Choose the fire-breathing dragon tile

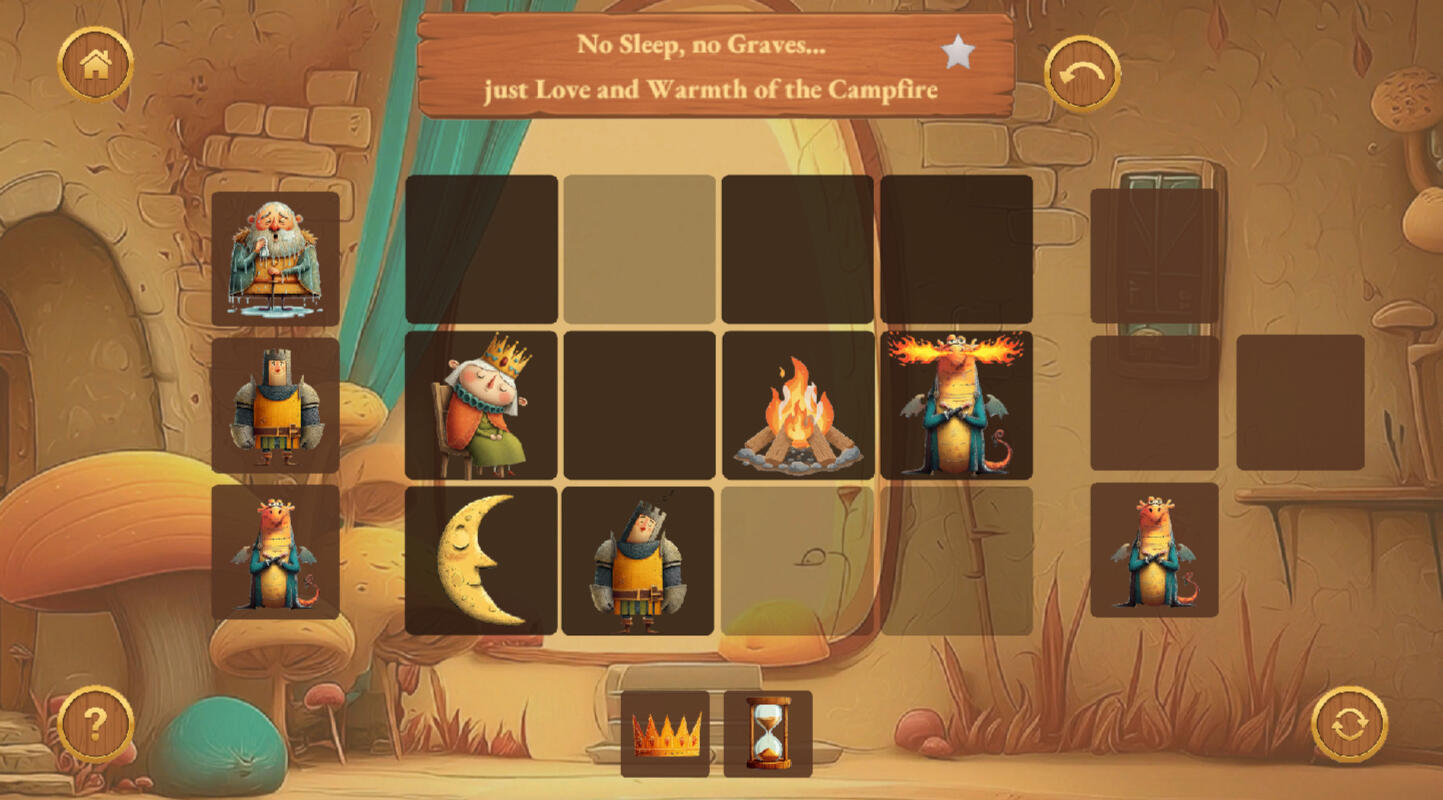pyautogui.click(x=956, y=405)
